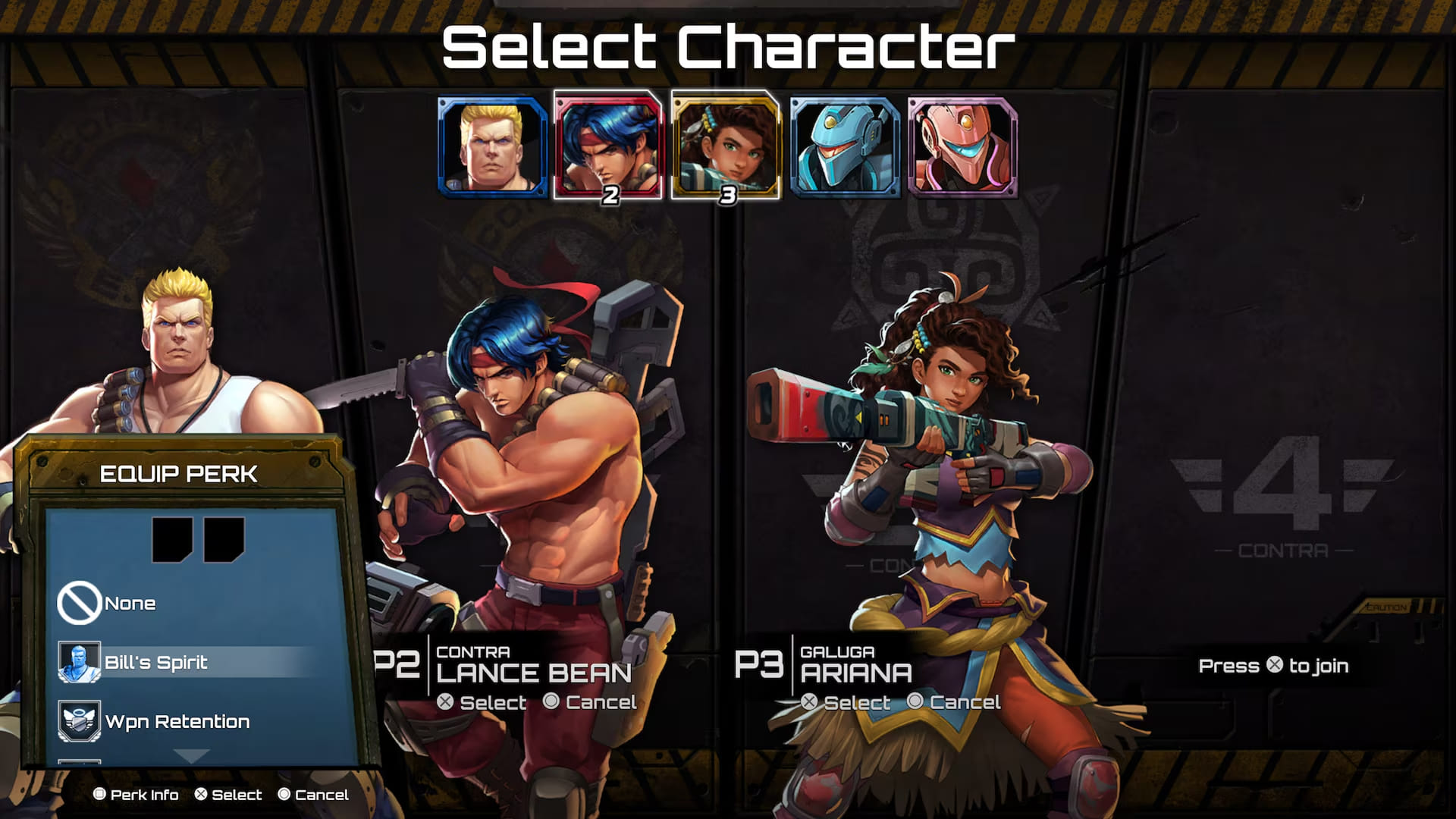
Task: Choose the Wpn Retention perk
Action: [x=177, y=721]
